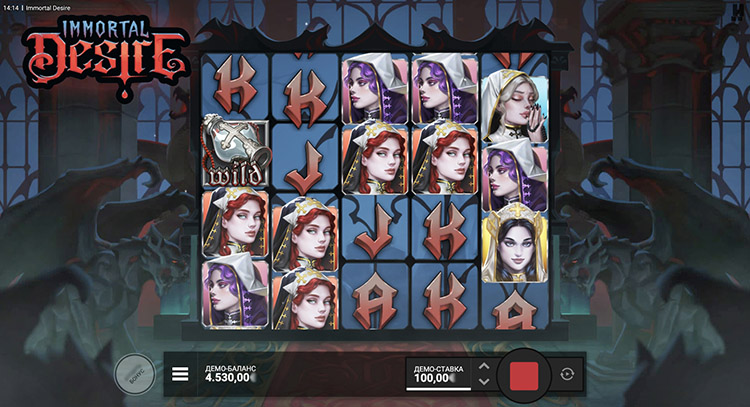The height and width of the screenshot is (407, 750).
Task: Decrease the bet with the down arrow
Action: point(484,382)
